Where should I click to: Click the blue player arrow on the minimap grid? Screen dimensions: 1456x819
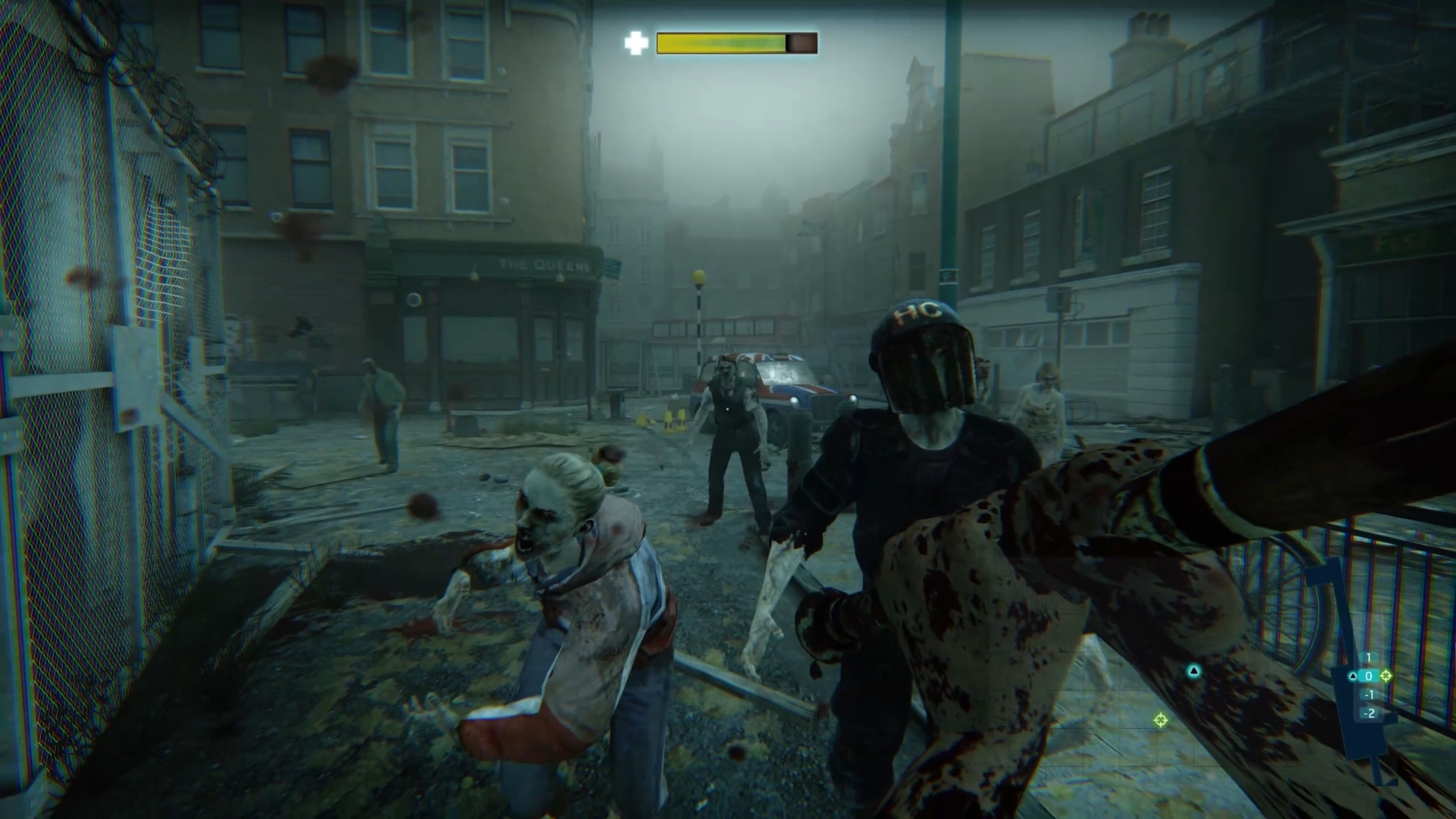[1194, 670]
